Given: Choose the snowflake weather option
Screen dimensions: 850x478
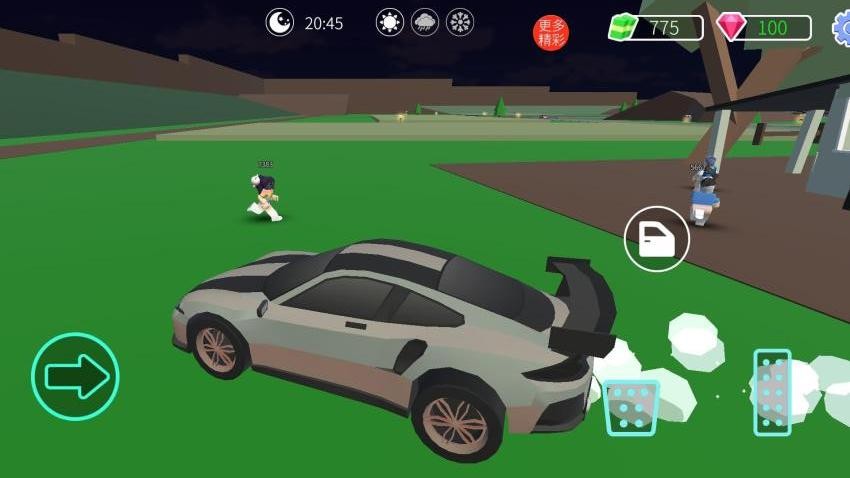Looking at the screenshot, I should [x=460, y=23].
